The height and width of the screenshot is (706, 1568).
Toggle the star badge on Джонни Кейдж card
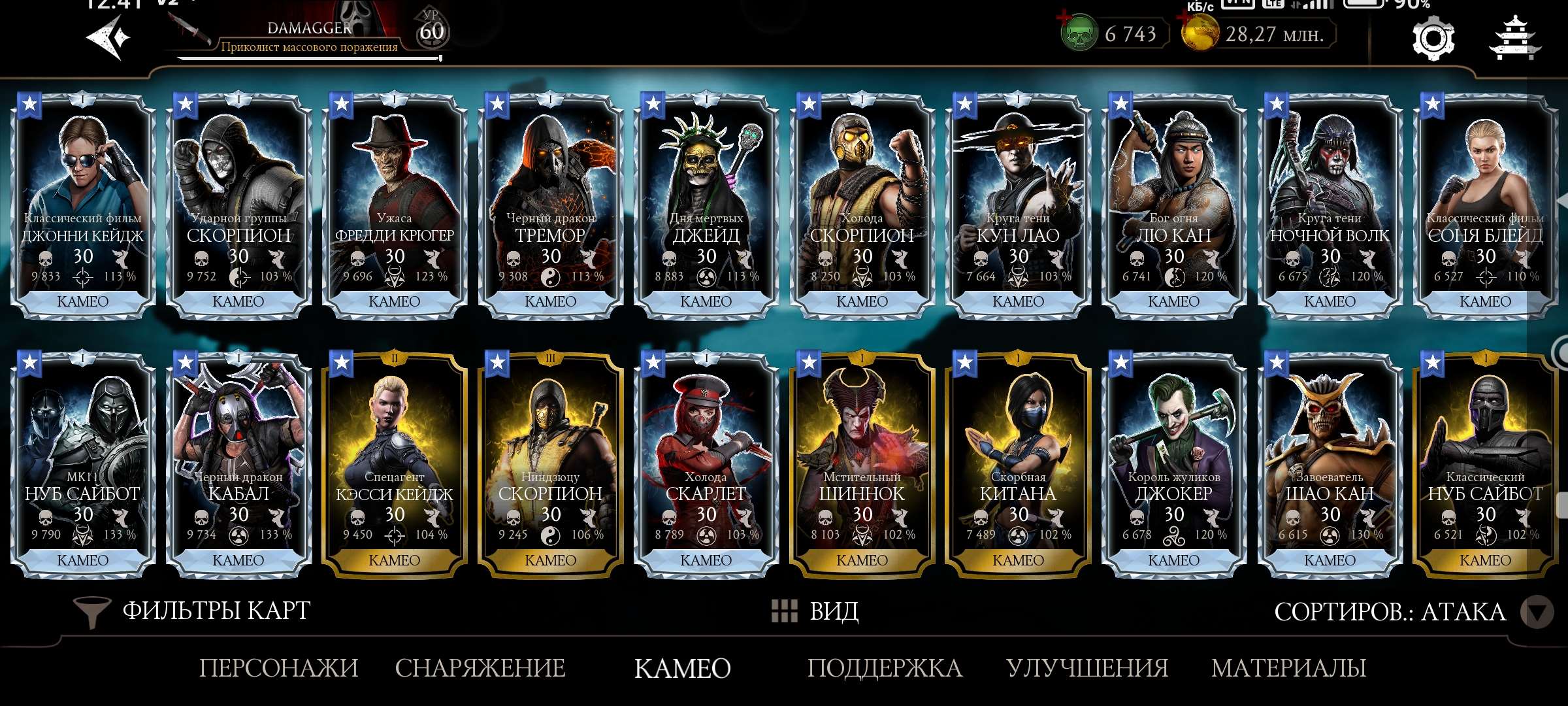click(x=30, y=102)
